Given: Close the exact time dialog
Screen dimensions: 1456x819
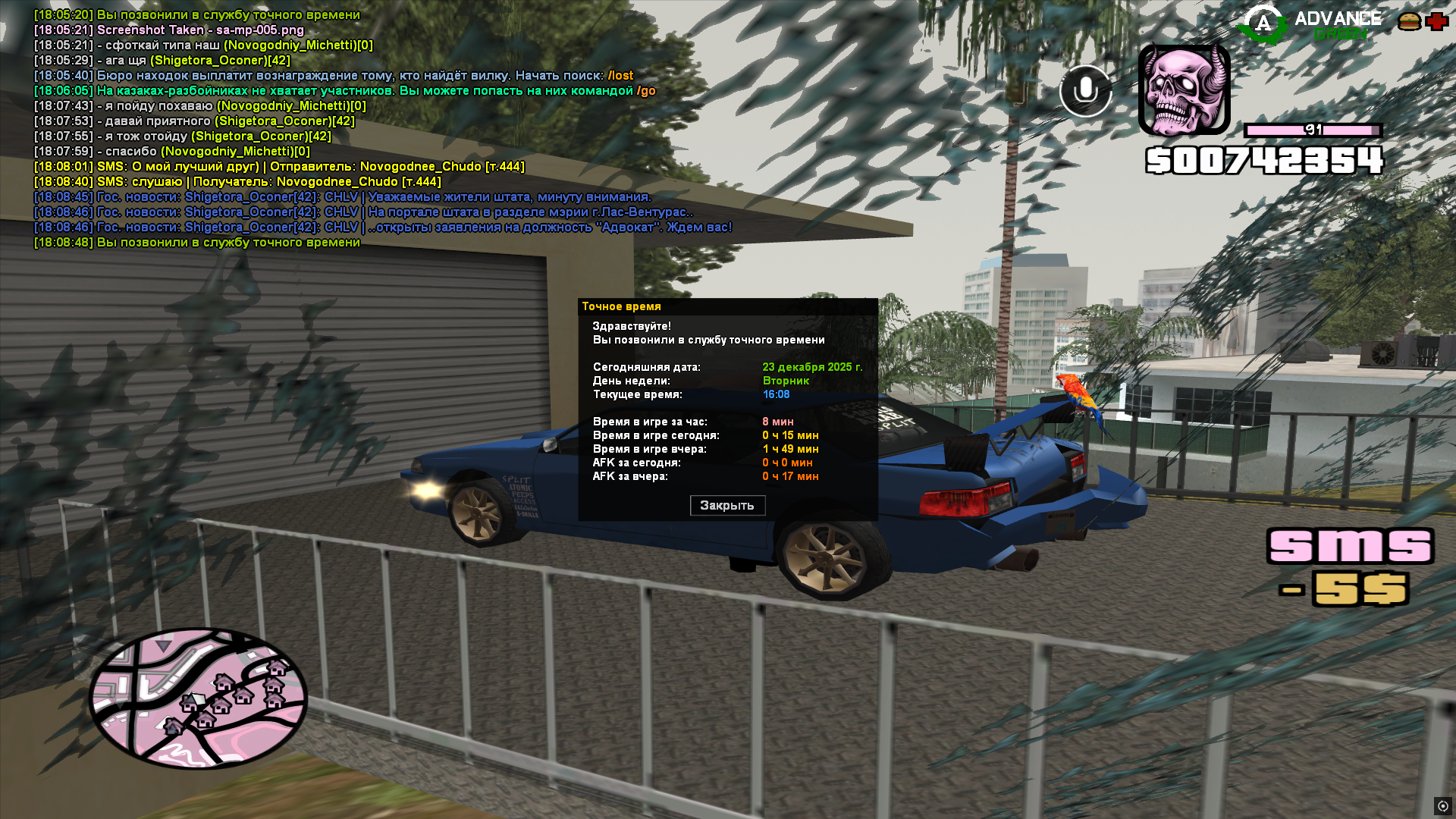Looking at the screenshot, I should point(726,505).
